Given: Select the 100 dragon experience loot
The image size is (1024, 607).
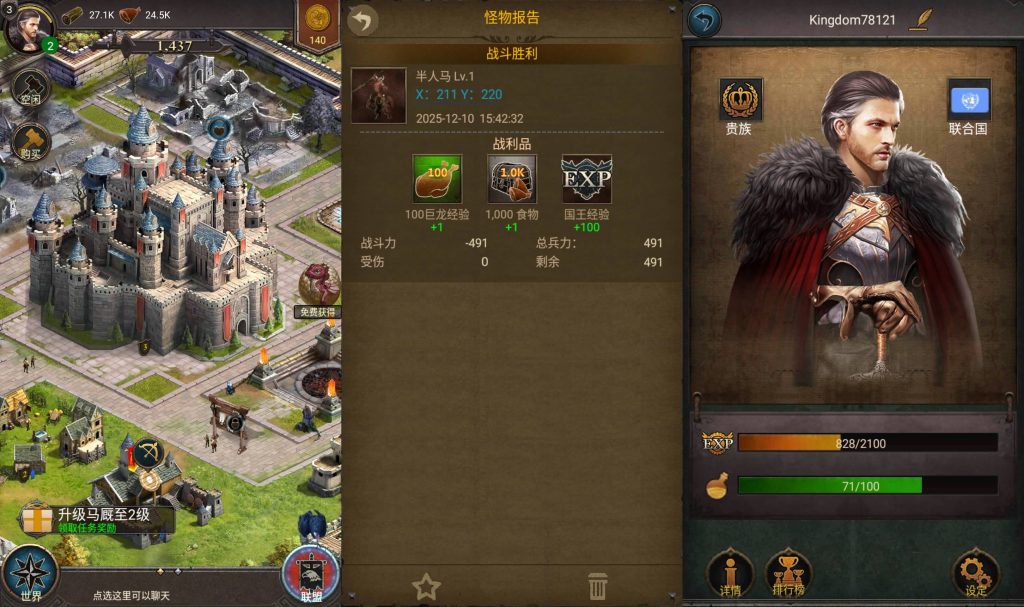Looking at the screenshot, I should (437, 180).
